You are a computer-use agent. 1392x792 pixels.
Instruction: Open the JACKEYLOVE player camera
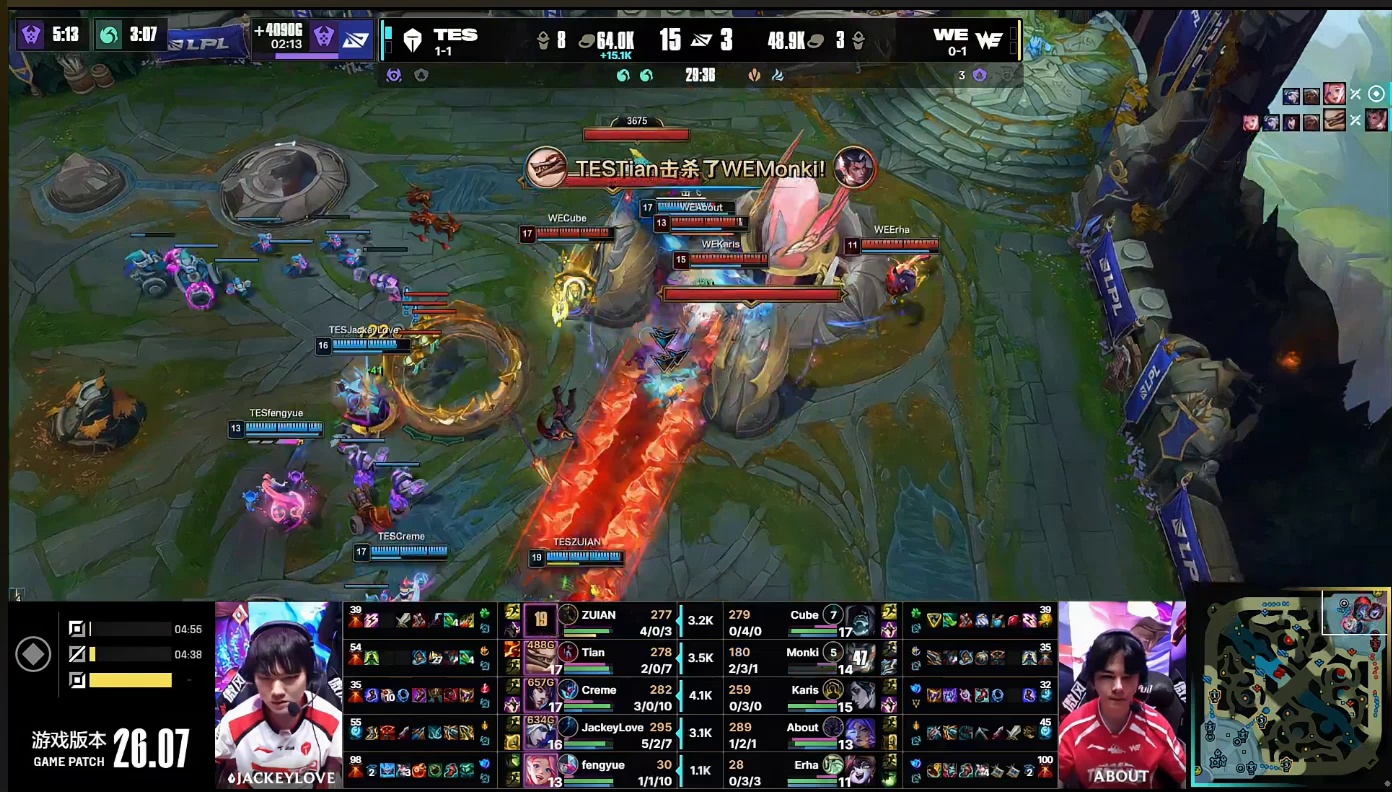pyautogui.click(x=278, y=694)
